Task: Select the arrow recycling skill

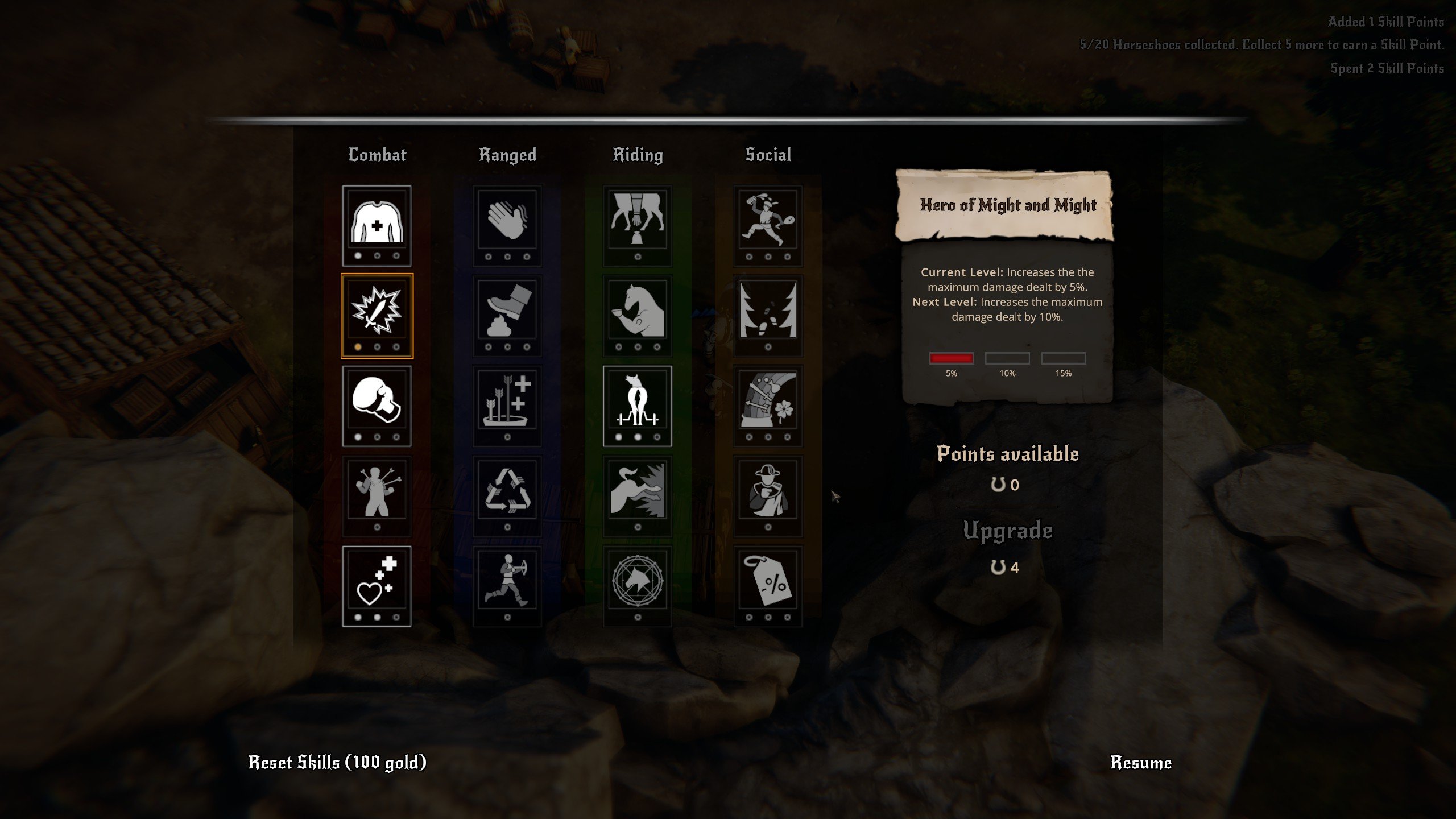Action: pyautogui.click(x=507, y=491)
